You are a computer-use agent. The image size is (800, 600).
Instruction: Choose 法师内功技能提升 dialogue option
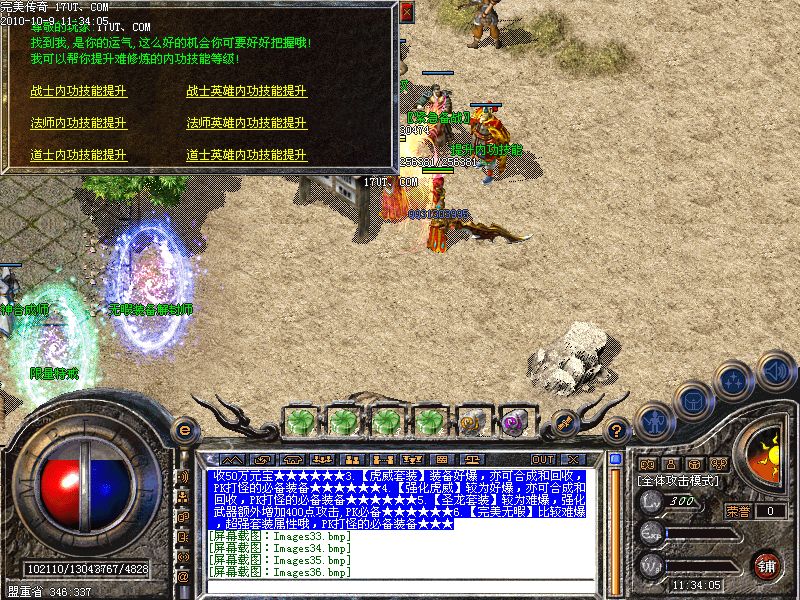(78, 123)
